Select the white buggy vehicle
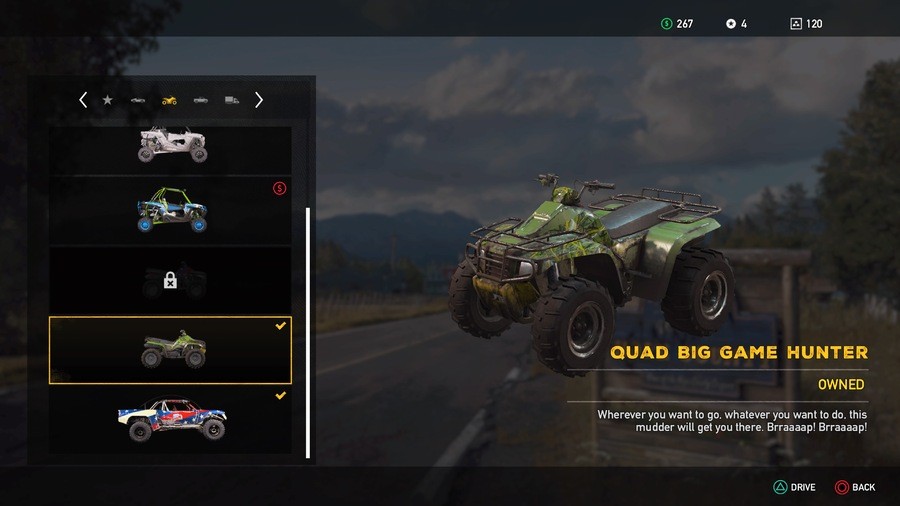The width and height of the screenshot is (900, 506). point(171,146)
